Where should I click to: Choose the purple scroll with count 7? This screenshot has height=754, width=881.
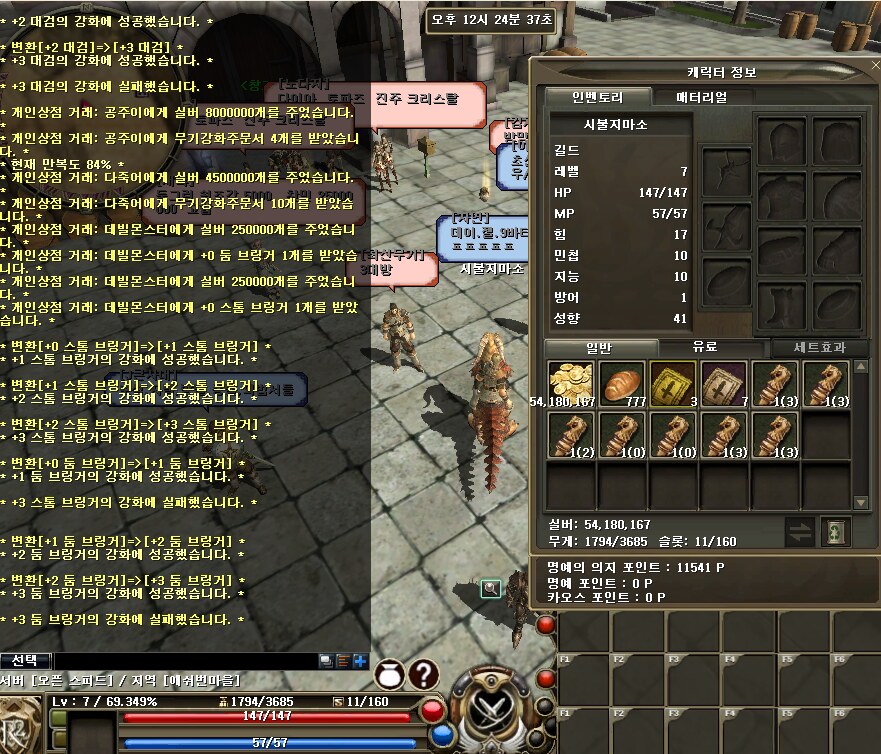(724, 384)
